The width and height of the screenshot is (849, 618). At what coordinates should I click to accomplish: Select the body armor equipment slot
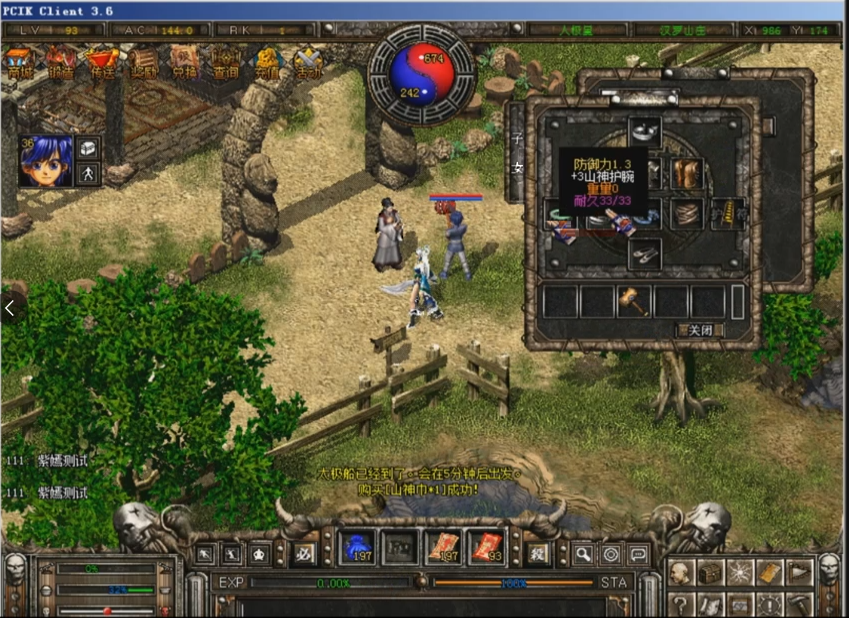click(686, 173)
